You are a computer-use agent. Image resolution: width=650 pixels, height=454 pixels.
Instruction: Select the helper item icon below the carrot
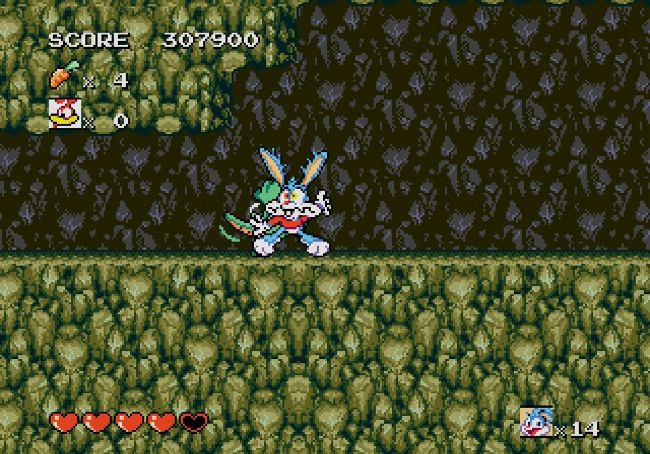pyautogui.click(x=64, y=113)
